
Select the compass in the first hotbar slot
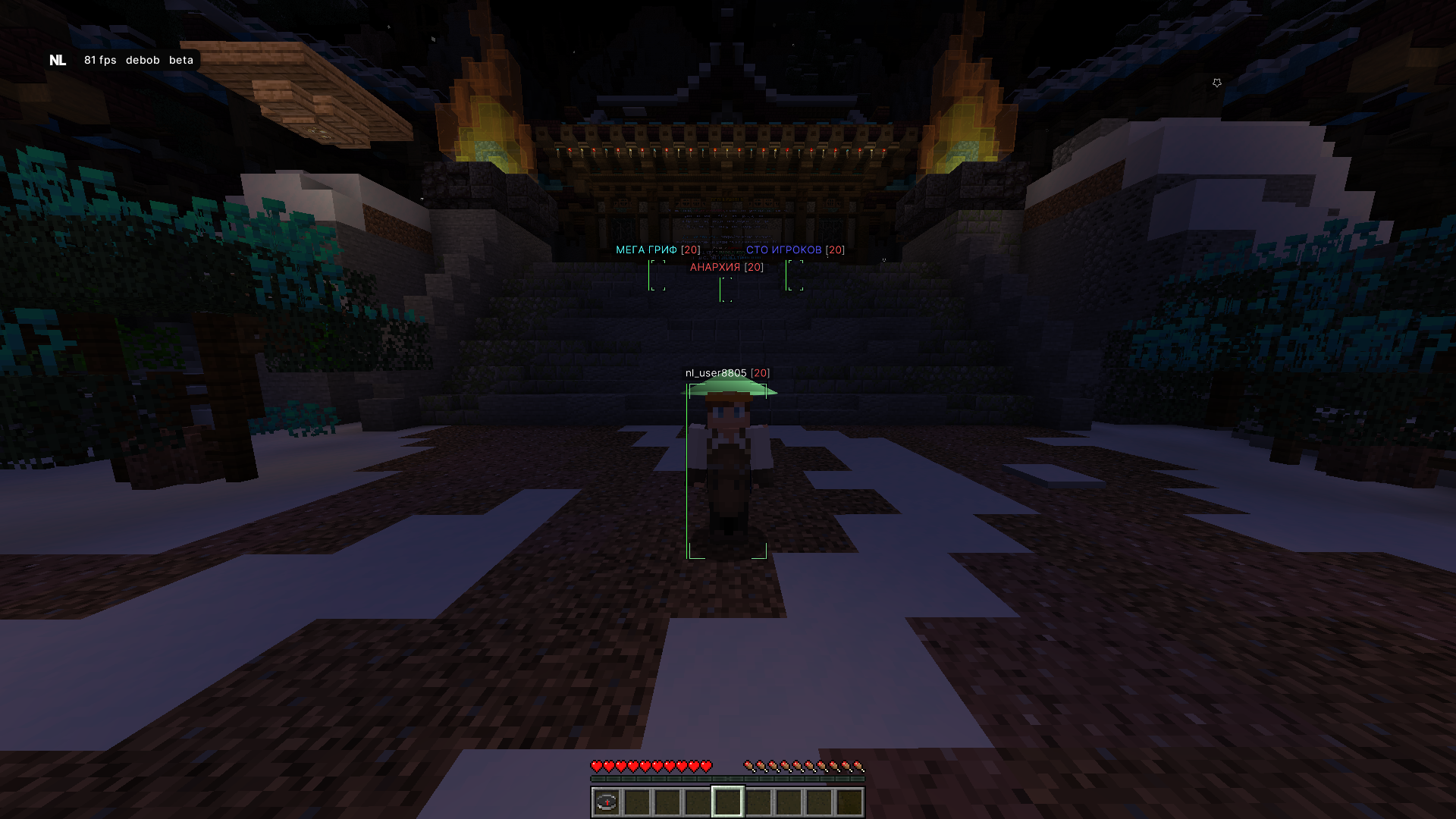[x=607, y=802]
